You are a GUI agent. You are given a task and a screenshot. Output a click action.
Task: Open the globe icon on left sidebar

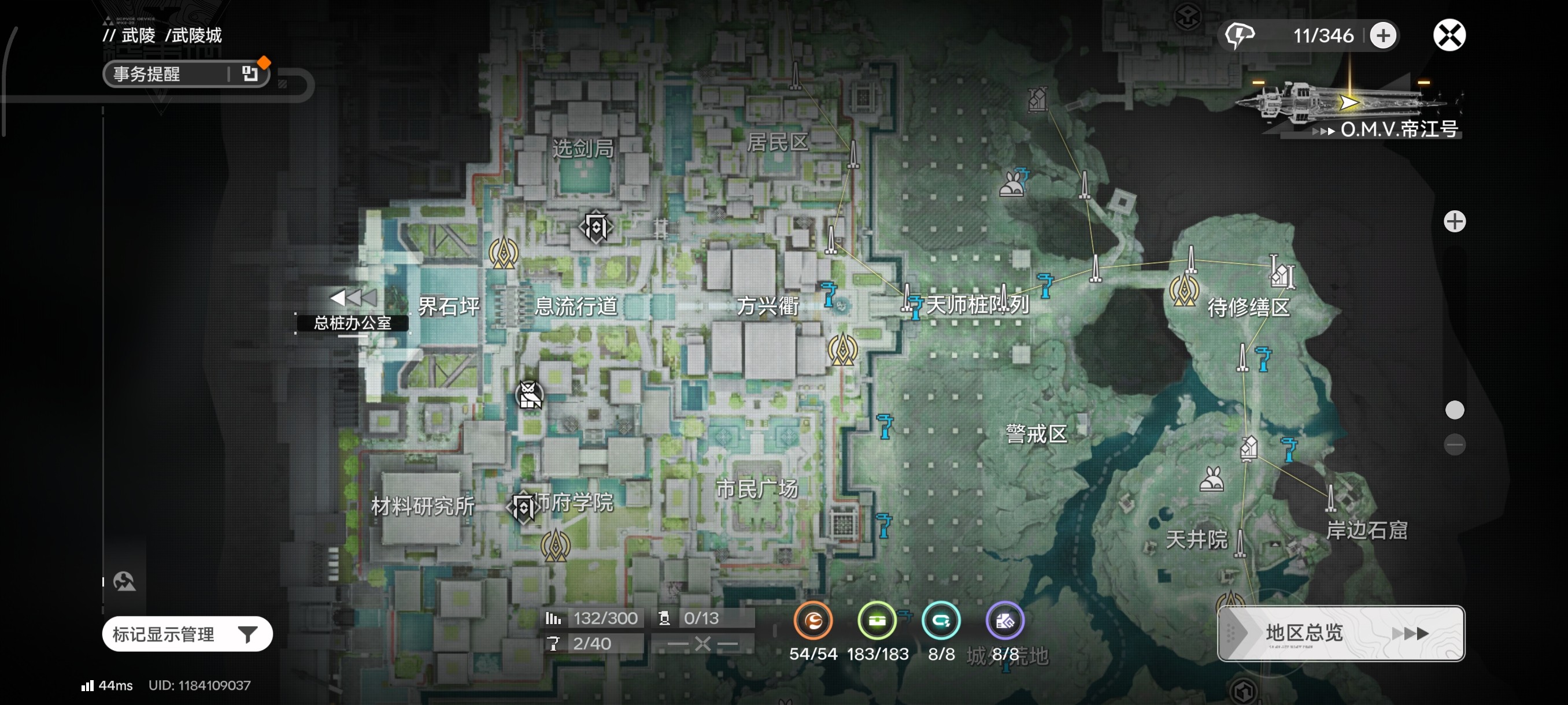click(x=124, y=581)
